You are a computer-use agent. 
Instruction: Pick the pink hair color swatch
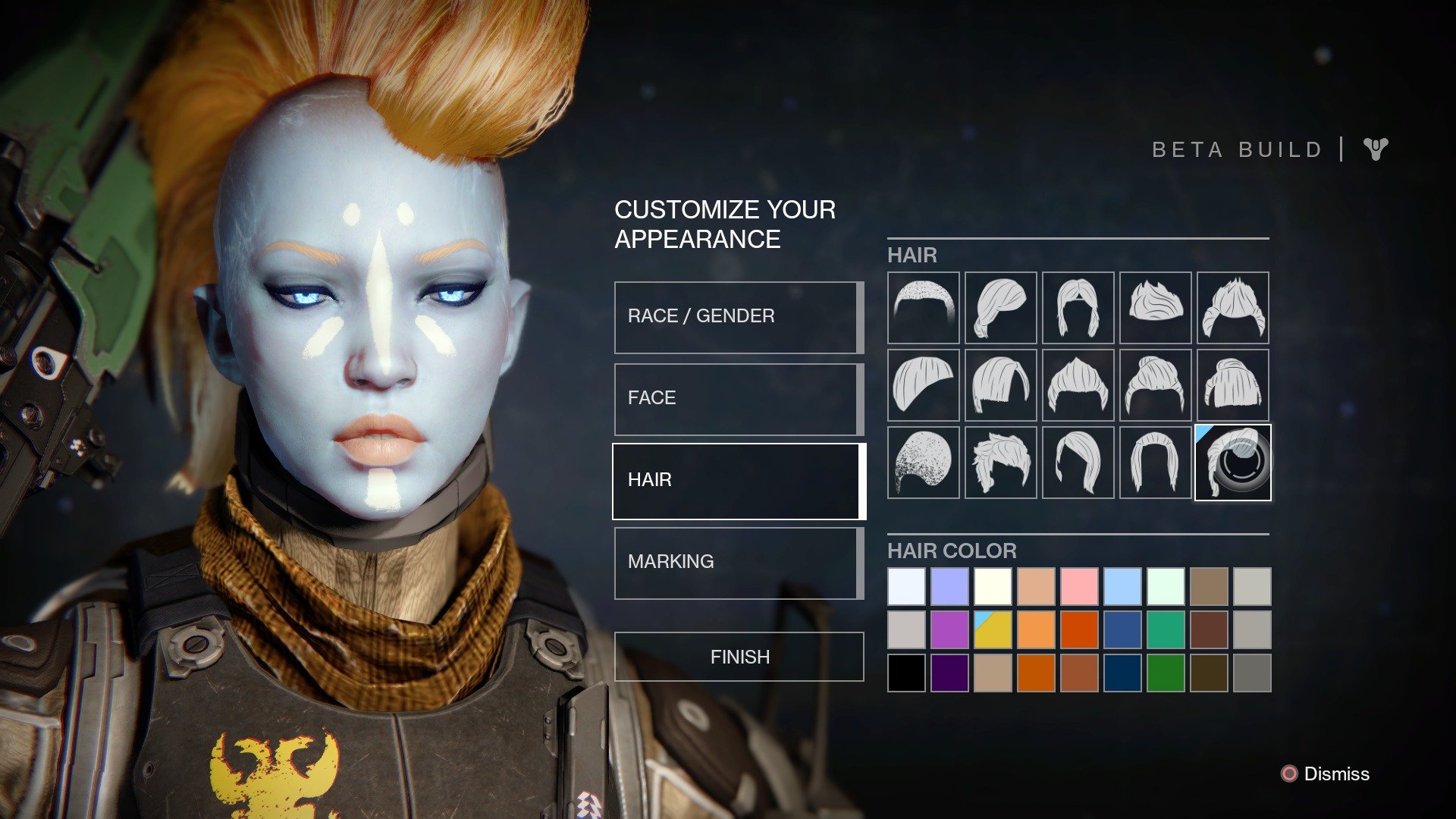(1078, 586)
